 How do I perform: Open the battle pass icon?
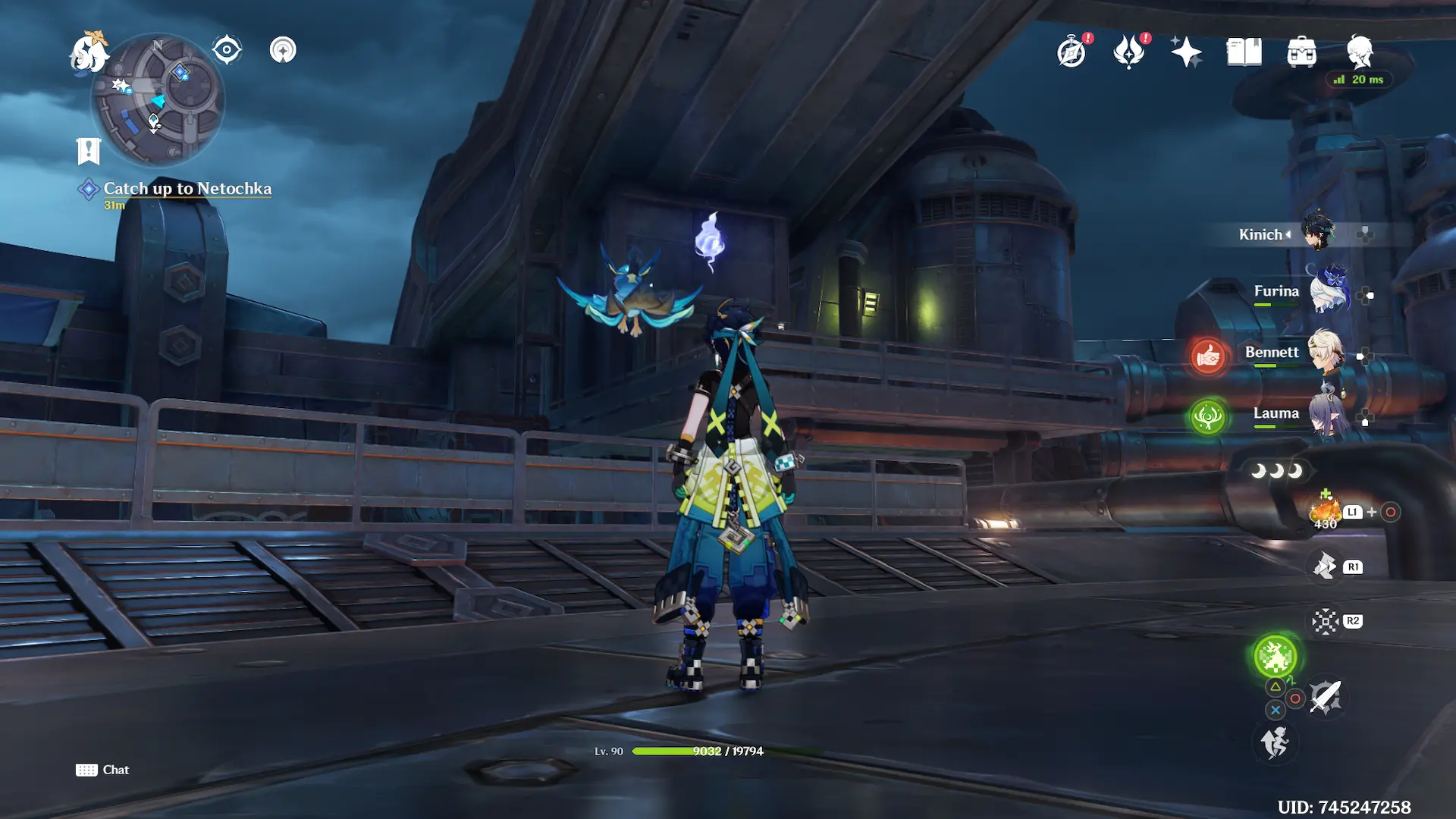tap(1129, 52)
